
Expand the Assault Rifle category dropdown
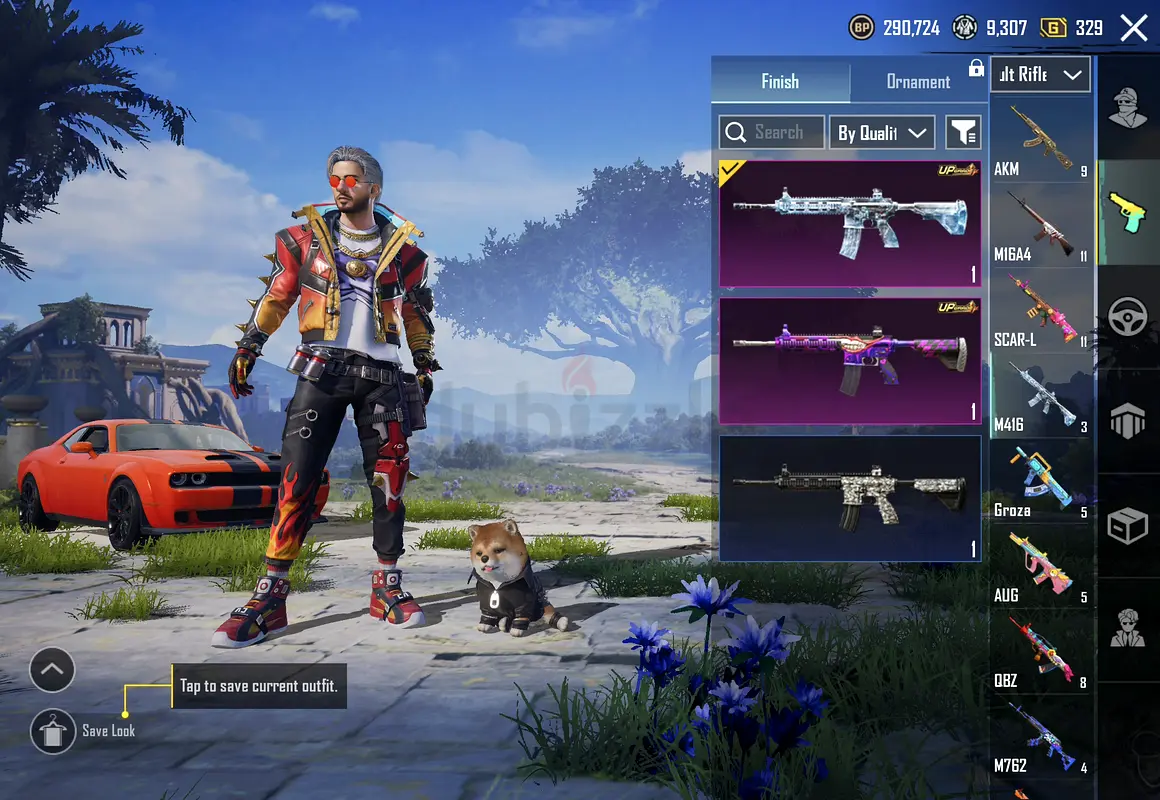[x=1040, y=75]
